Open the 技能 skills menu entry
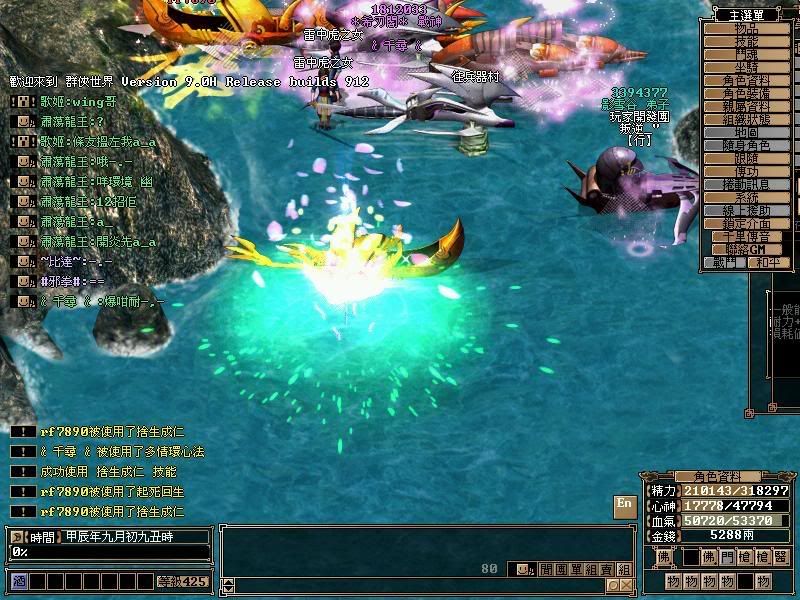Viewport: 800px width, 600px height. click(x=747, y=42)
